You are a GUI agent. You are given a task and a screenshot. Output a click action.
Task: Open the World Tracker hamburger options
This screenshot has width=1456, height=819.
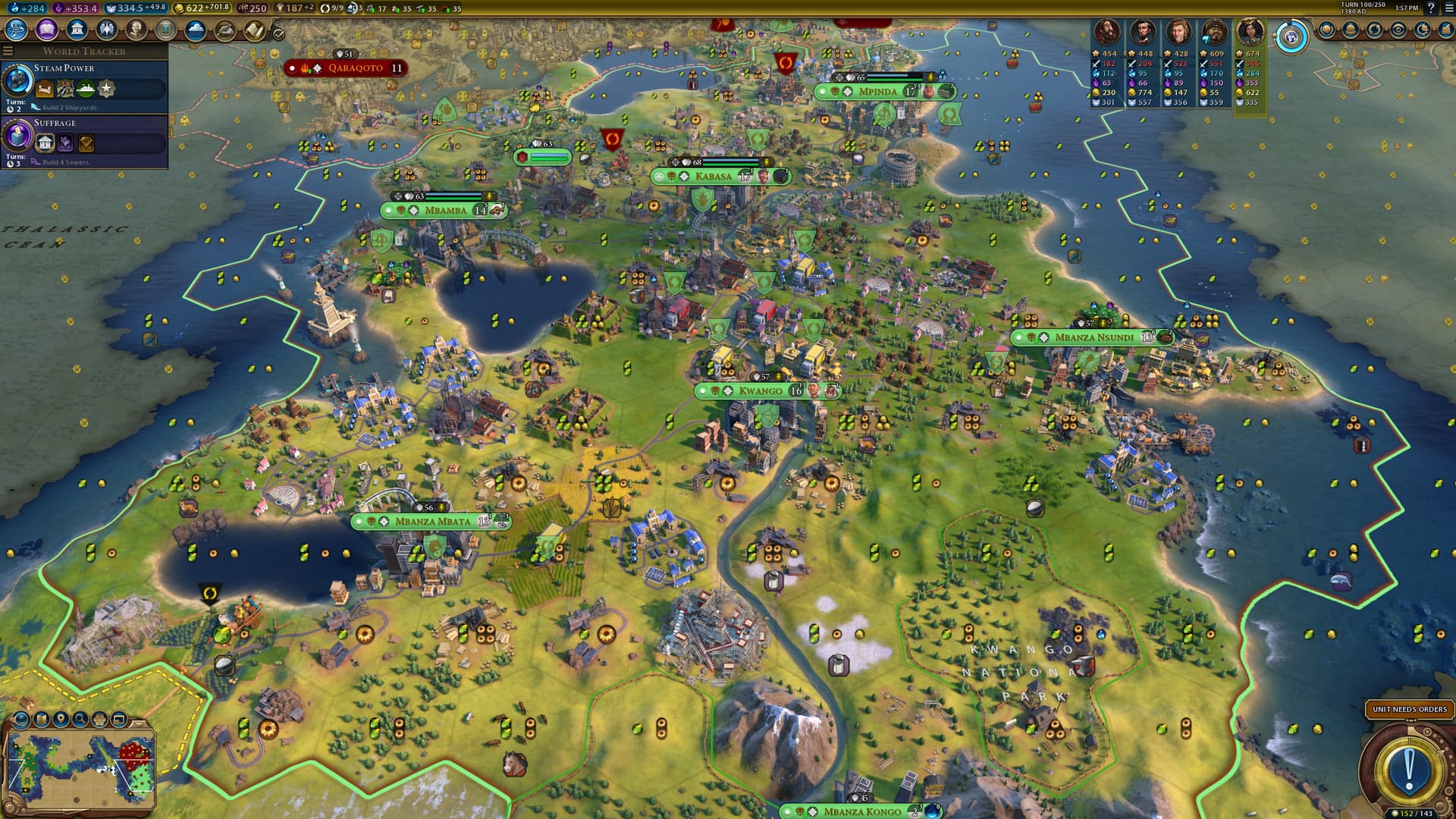(8, 51)
